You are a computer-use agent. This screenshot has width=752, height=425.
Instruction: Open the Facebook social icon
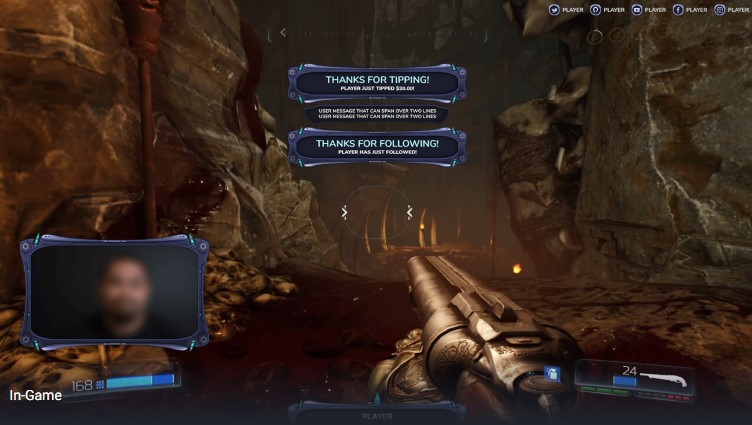point(678,9)
